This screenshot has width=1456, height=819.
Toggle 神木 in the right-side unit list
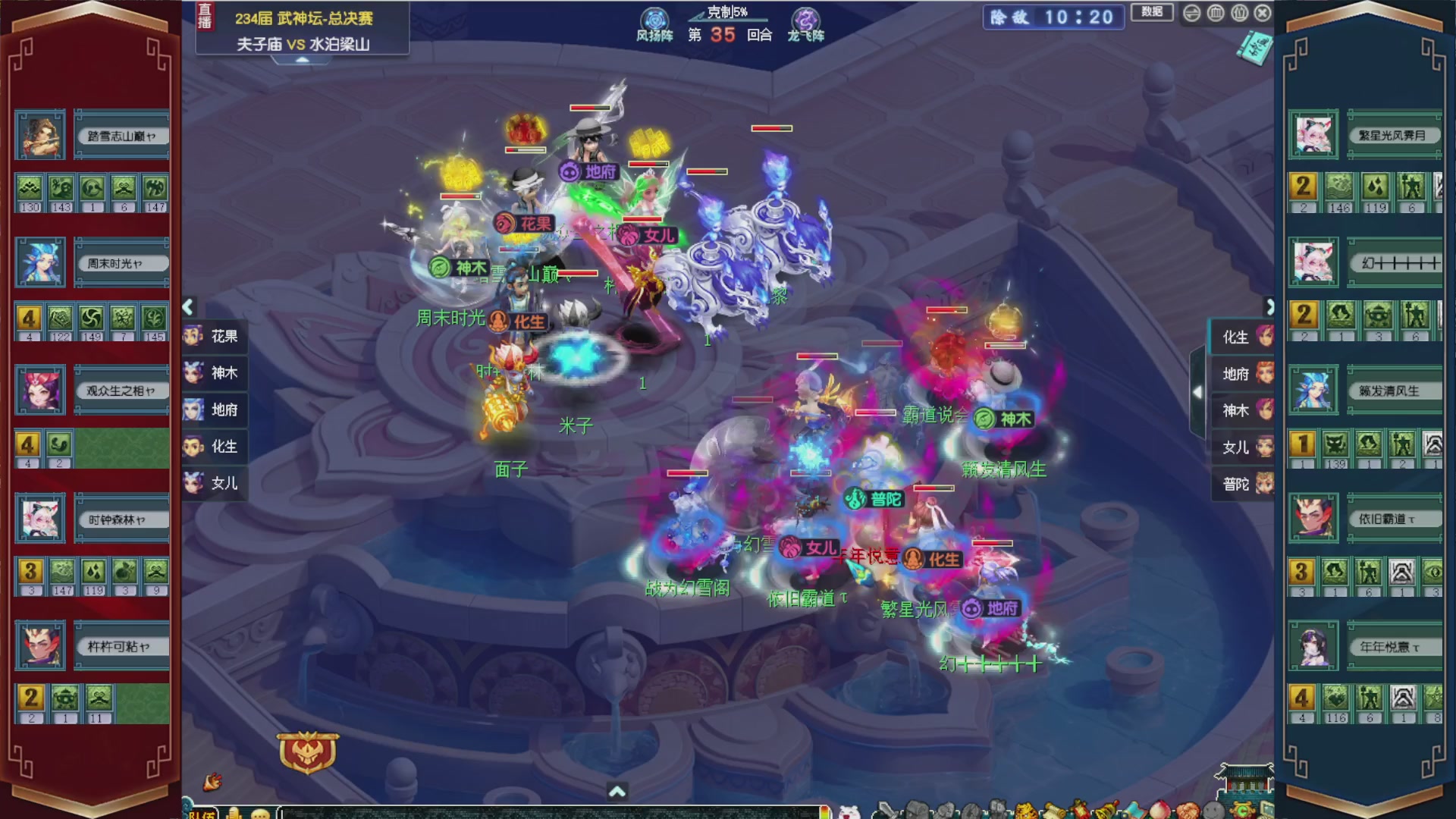1242,410
